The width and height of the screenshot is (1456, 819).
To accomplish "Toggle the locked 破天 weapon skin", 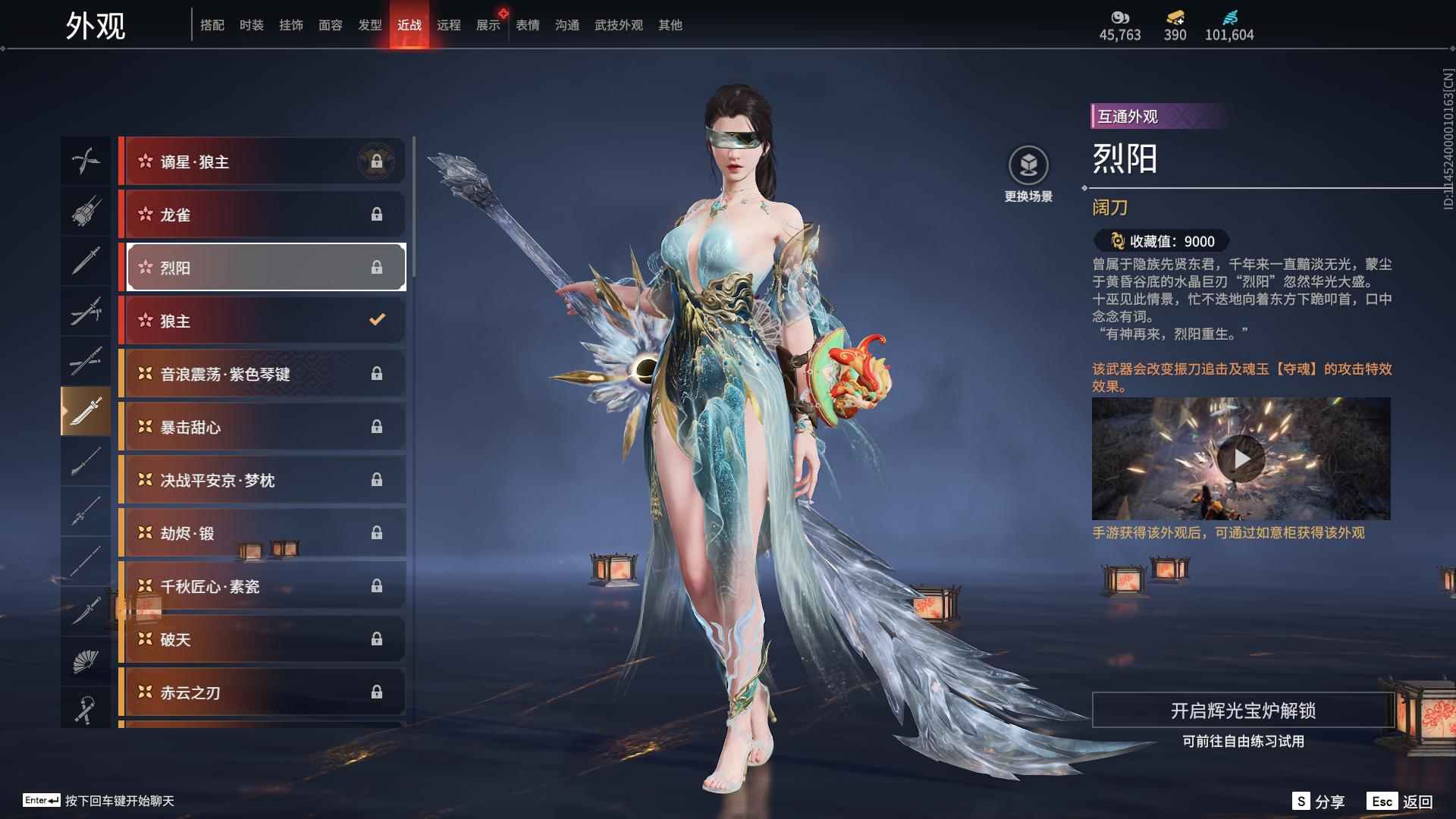I will click(262, 639).
